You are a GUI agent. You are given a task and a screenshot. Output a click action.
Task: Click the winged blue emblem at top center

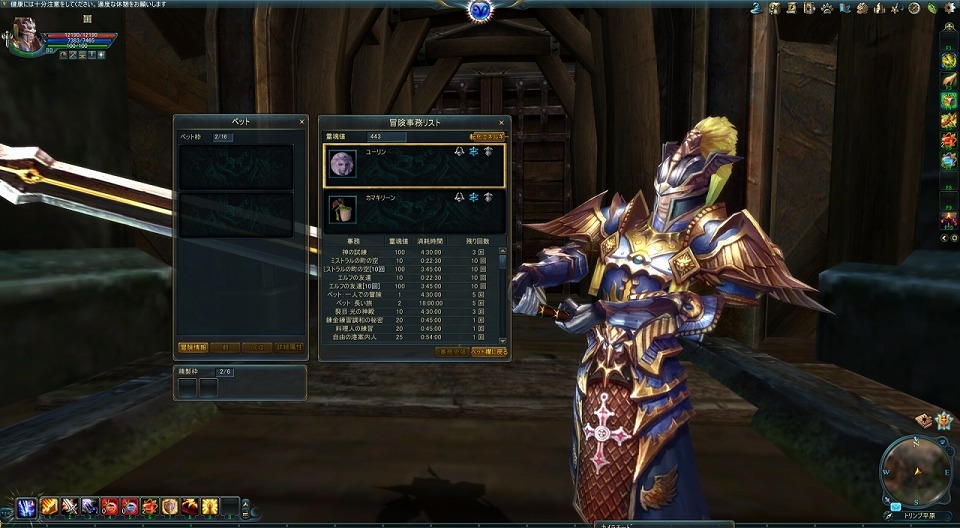click(480, 10)
